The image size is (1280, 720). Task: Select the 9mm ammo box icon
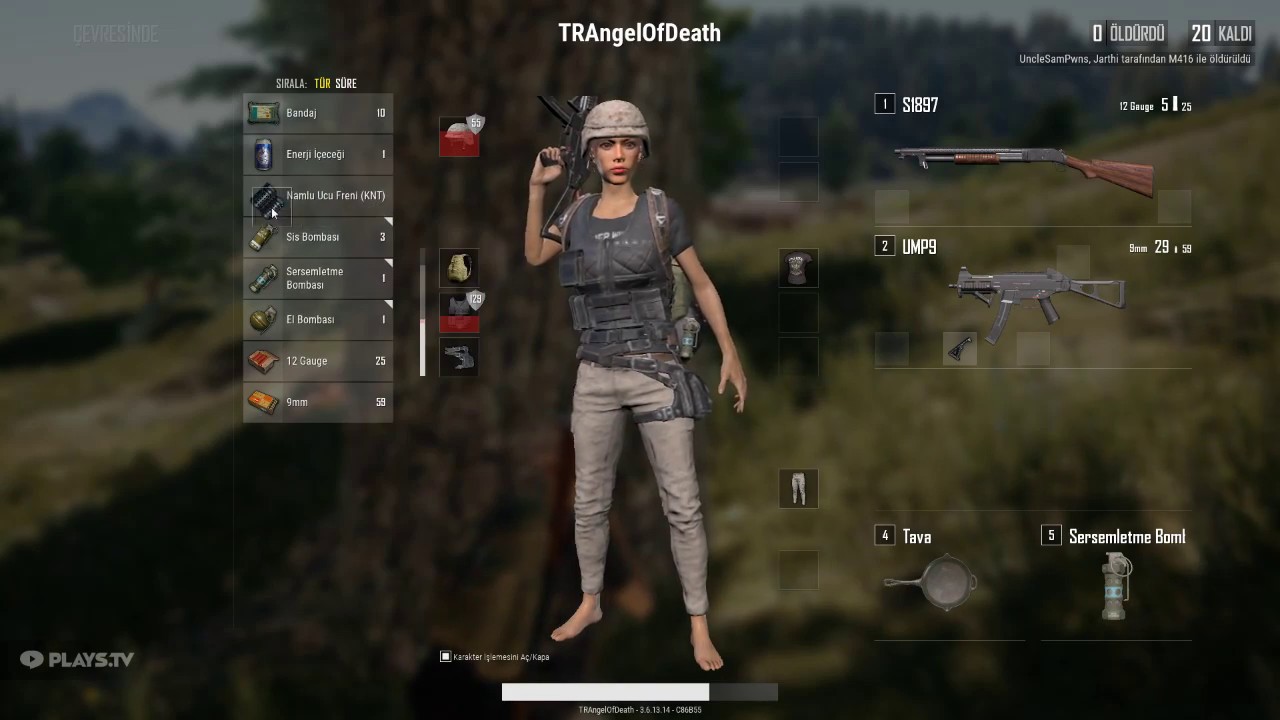coord(263,402)
